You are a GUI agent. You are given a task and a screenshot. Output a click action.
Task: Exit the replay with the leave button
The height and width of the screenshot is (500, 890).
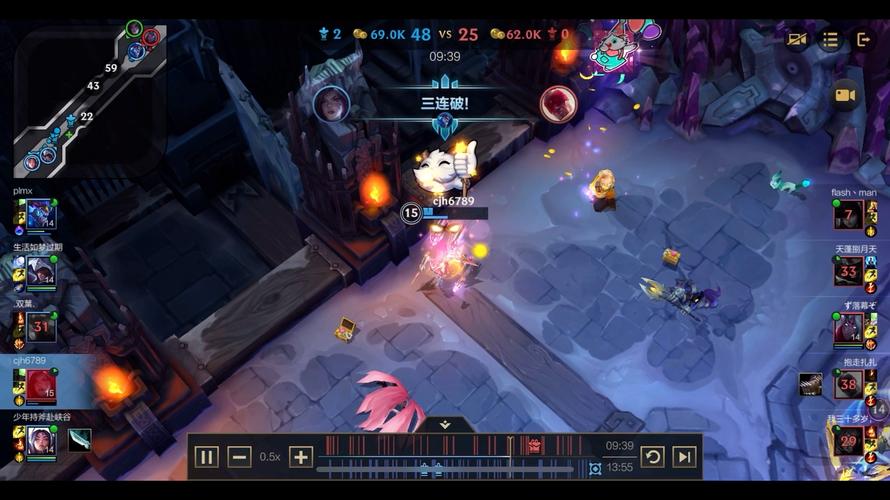coord(864,39)
